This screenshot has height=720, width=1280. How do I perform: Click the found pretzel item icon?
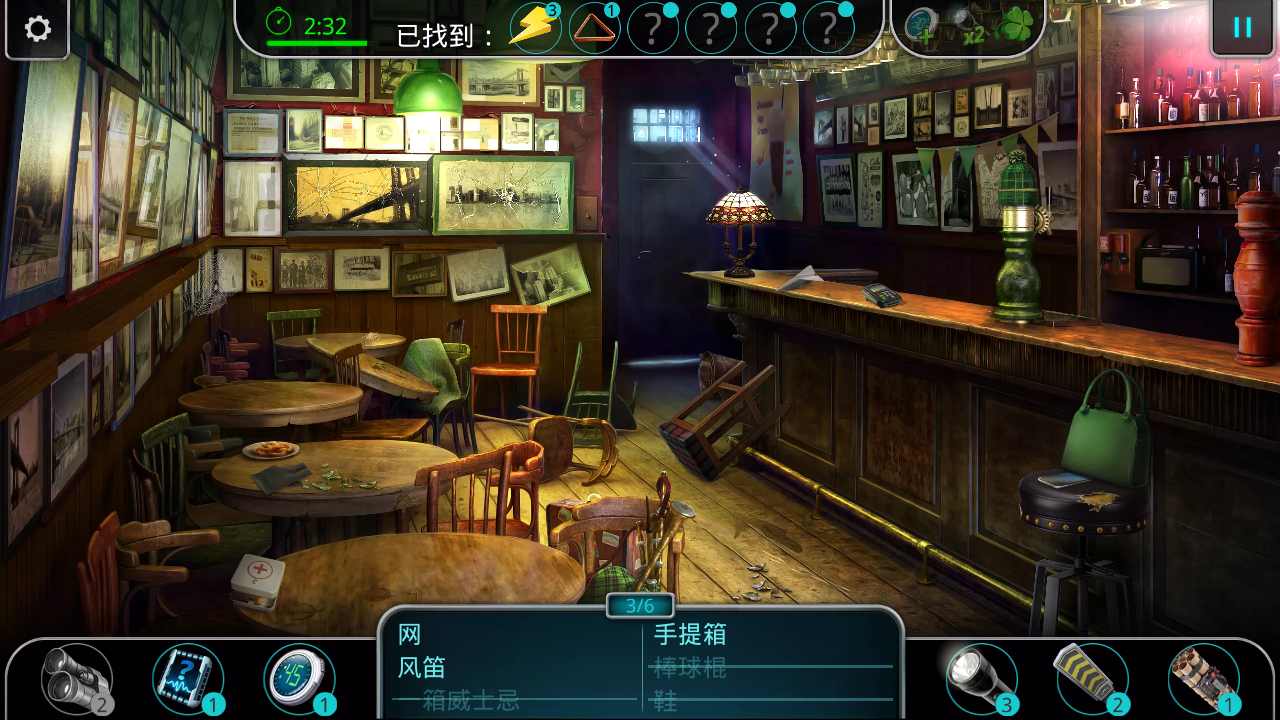[596, 28]
